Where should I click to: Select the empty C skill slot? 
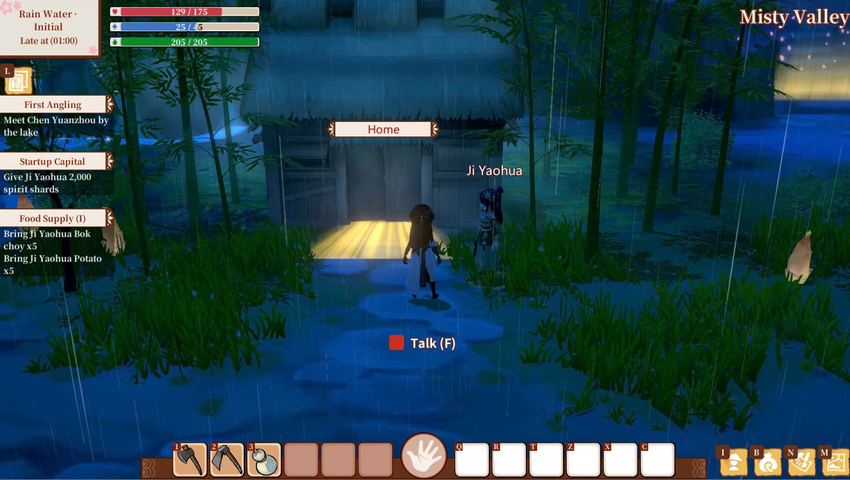point(657,459)
